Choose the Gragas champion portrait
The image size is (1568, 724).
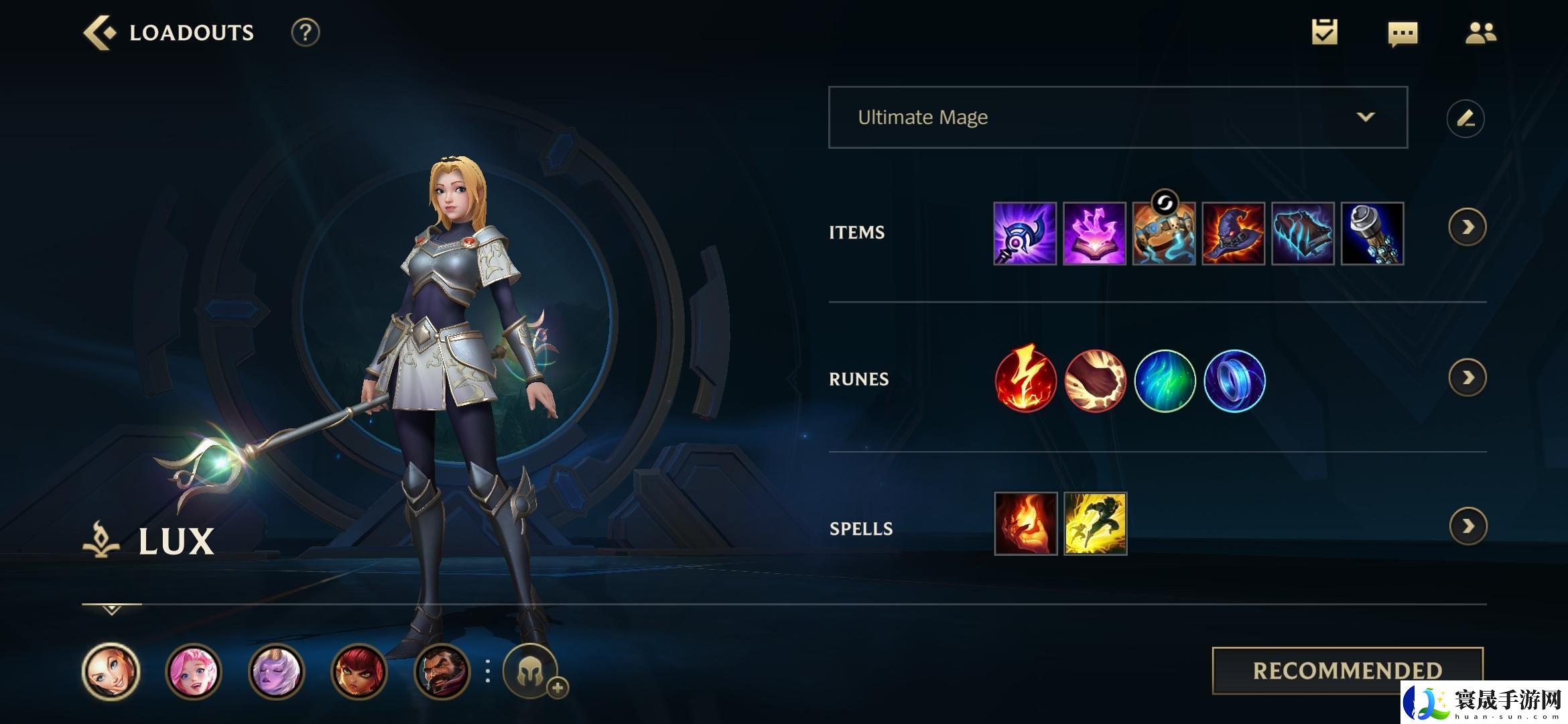tap(442, 671)
